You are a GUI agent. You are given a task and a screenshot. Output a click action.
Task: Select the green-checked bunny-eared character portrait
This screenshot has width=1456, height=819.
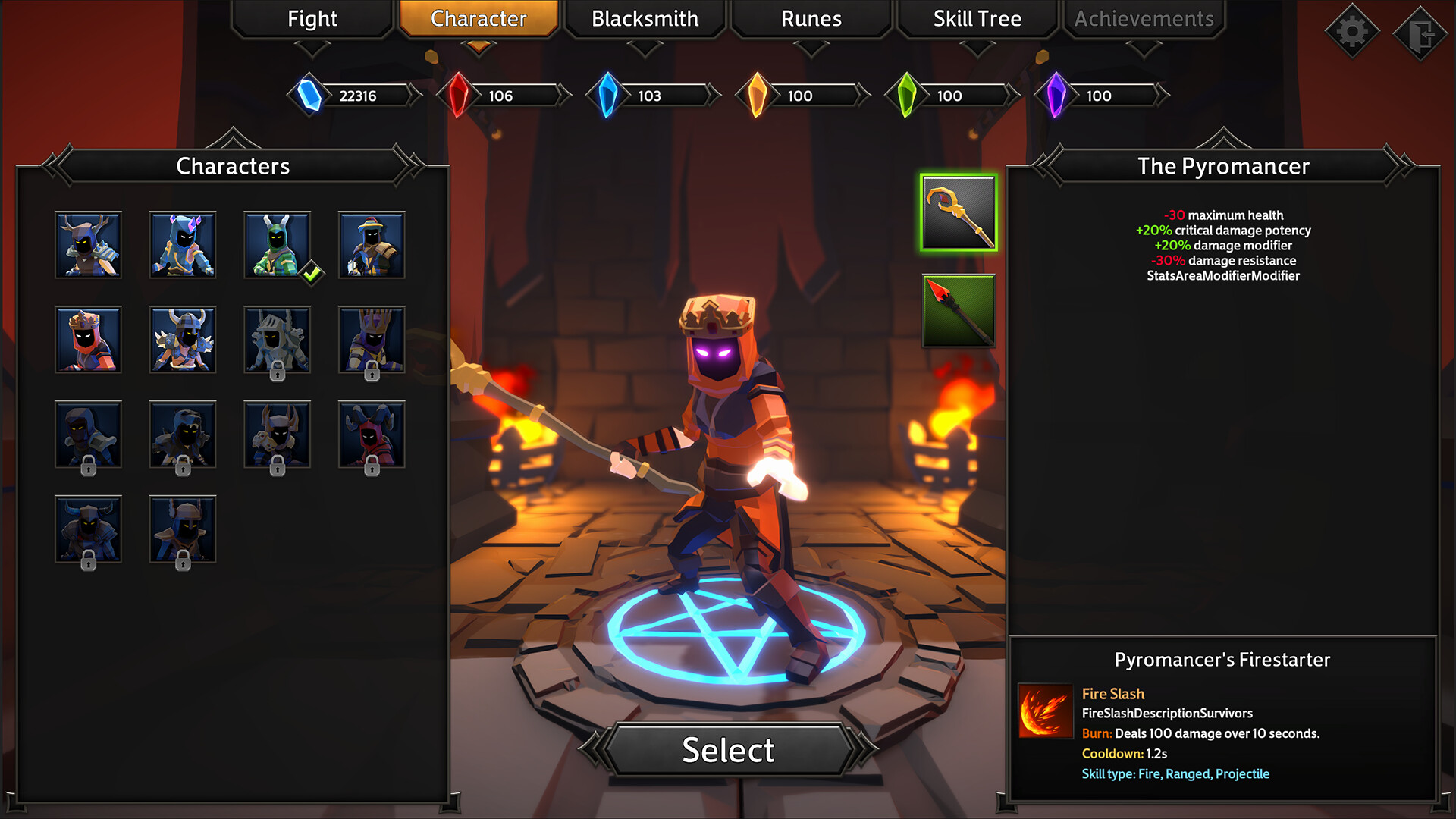tap(277, 245)
